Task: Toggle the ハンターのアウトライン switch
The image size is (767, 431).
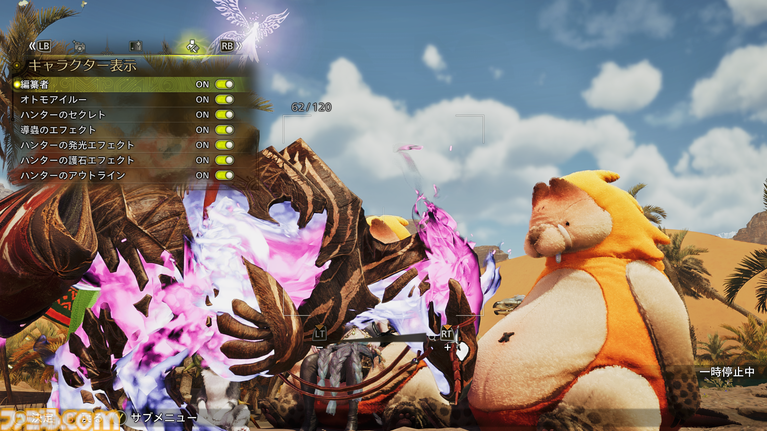Action: (x=223, y=175)
